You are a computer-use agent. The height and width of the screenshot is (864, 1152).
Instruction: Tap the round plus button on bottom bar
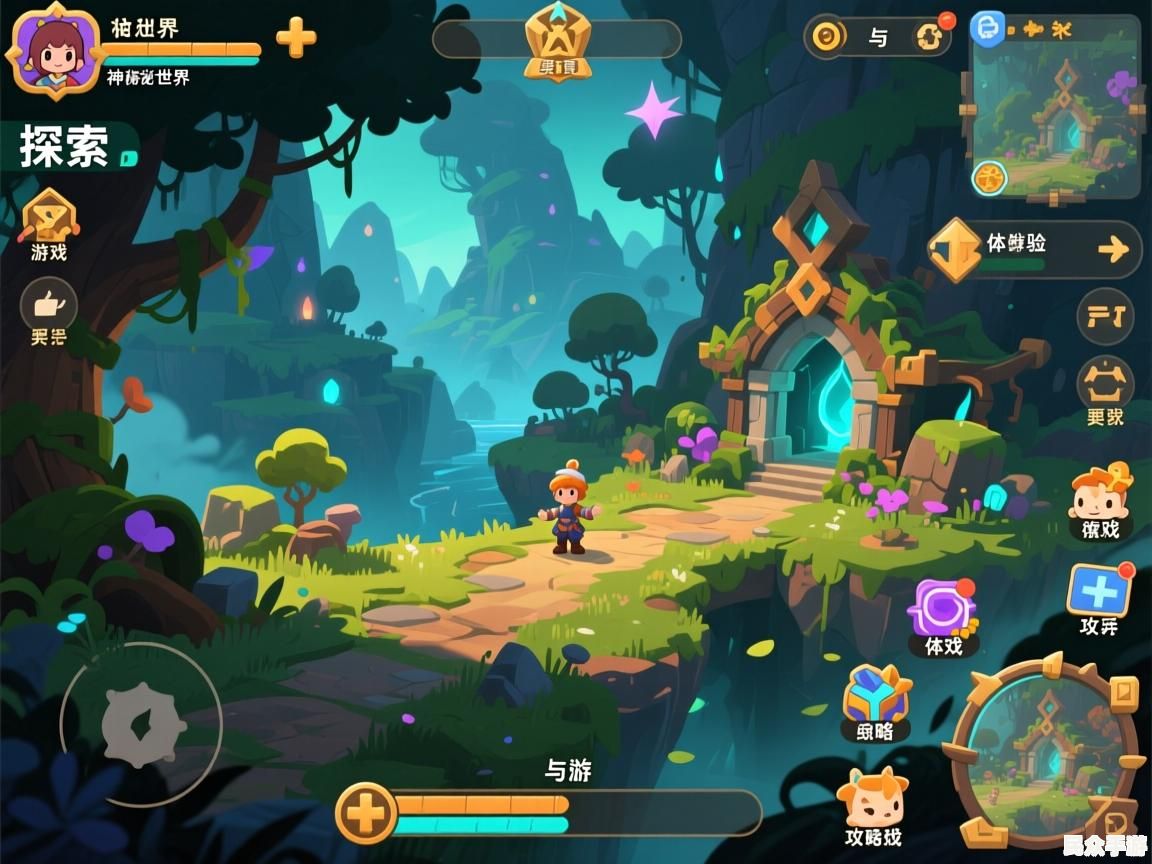point(366,812)
